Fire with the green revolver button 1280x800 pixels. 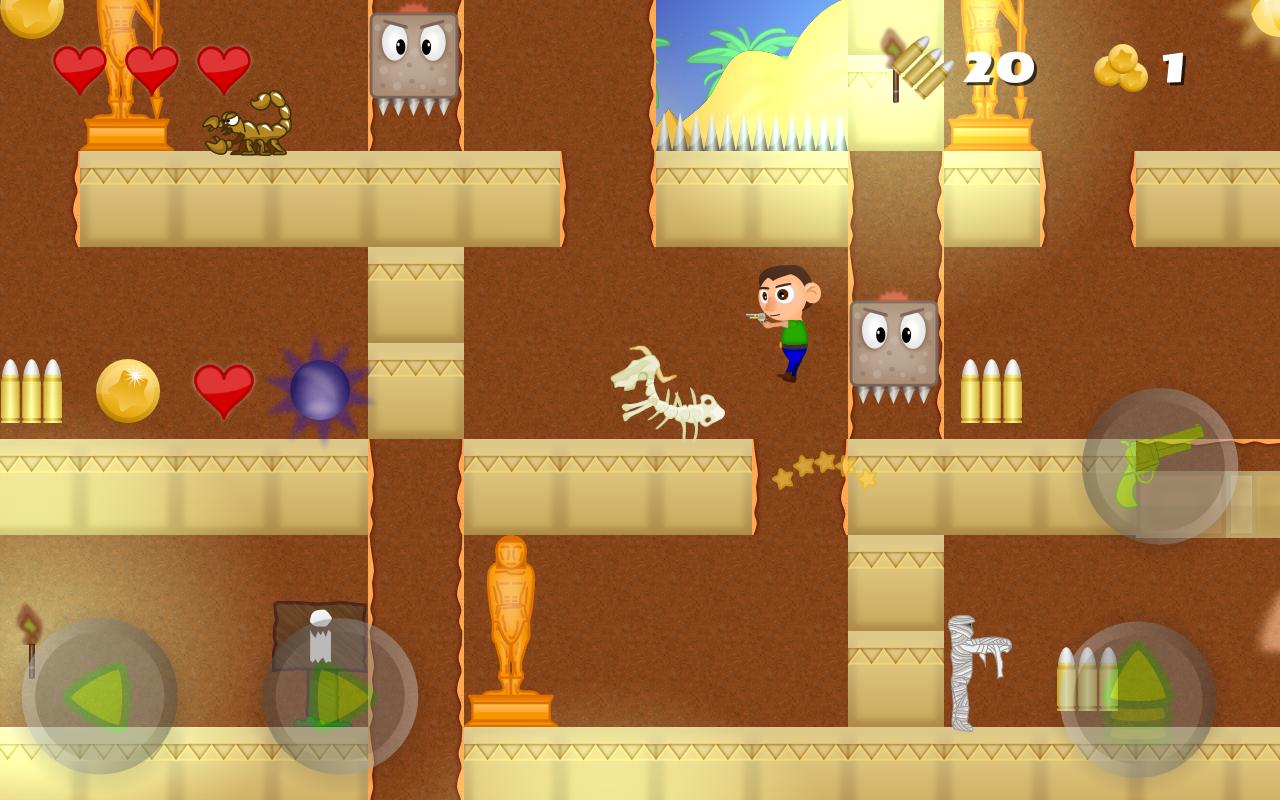[1160, 466]
